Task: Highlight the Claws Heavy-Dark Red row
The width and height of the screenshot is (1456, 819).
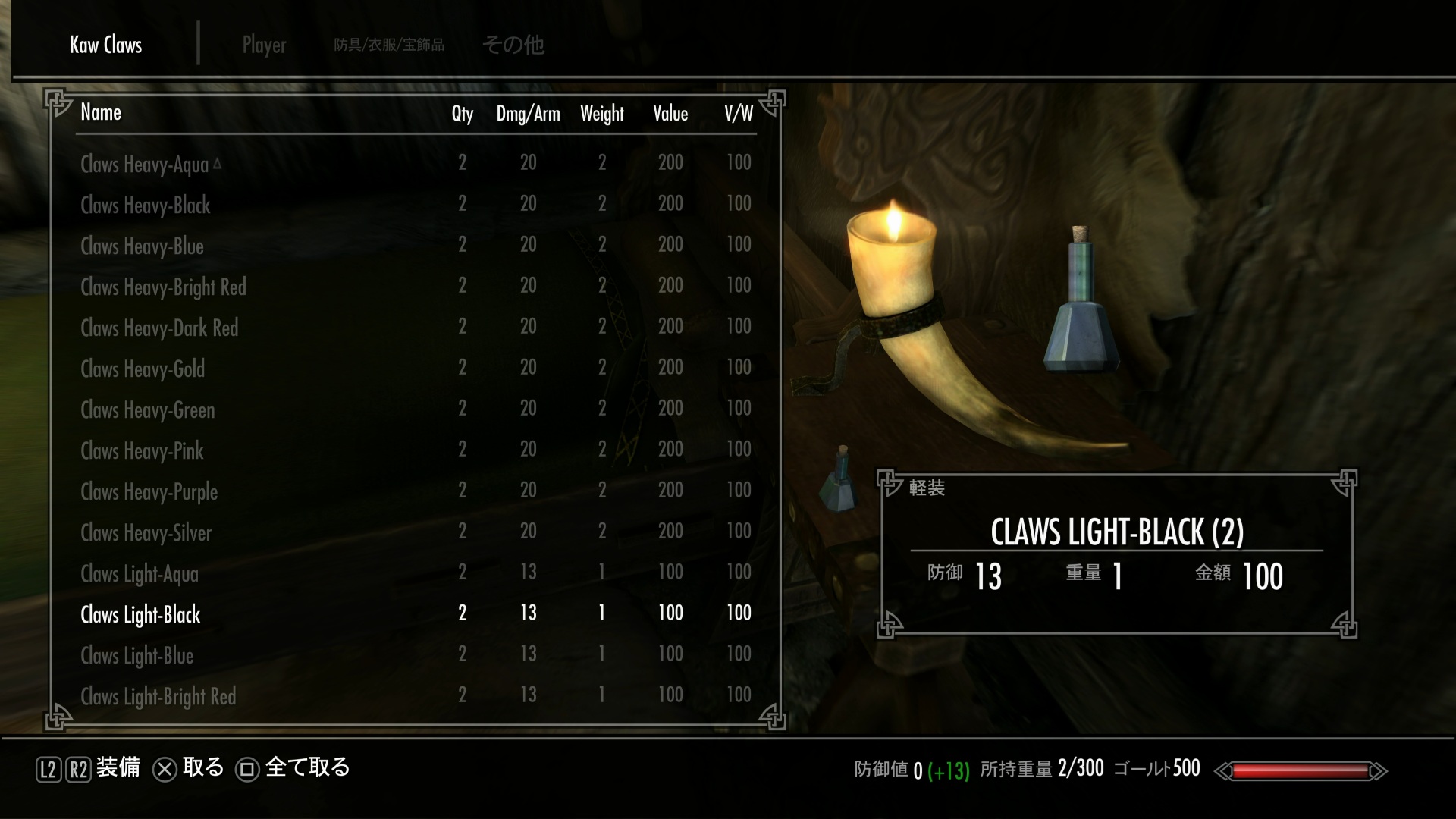Action: click(159, 328)
